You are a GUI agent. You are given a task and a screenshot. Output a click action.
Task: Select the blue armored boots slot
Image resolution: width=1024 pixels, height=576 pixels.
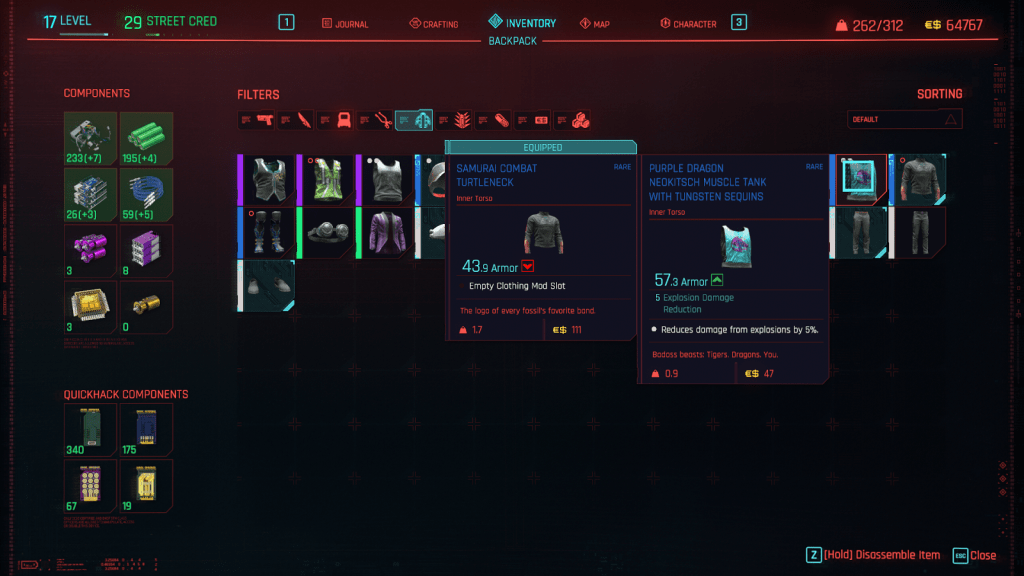point(270,232)
